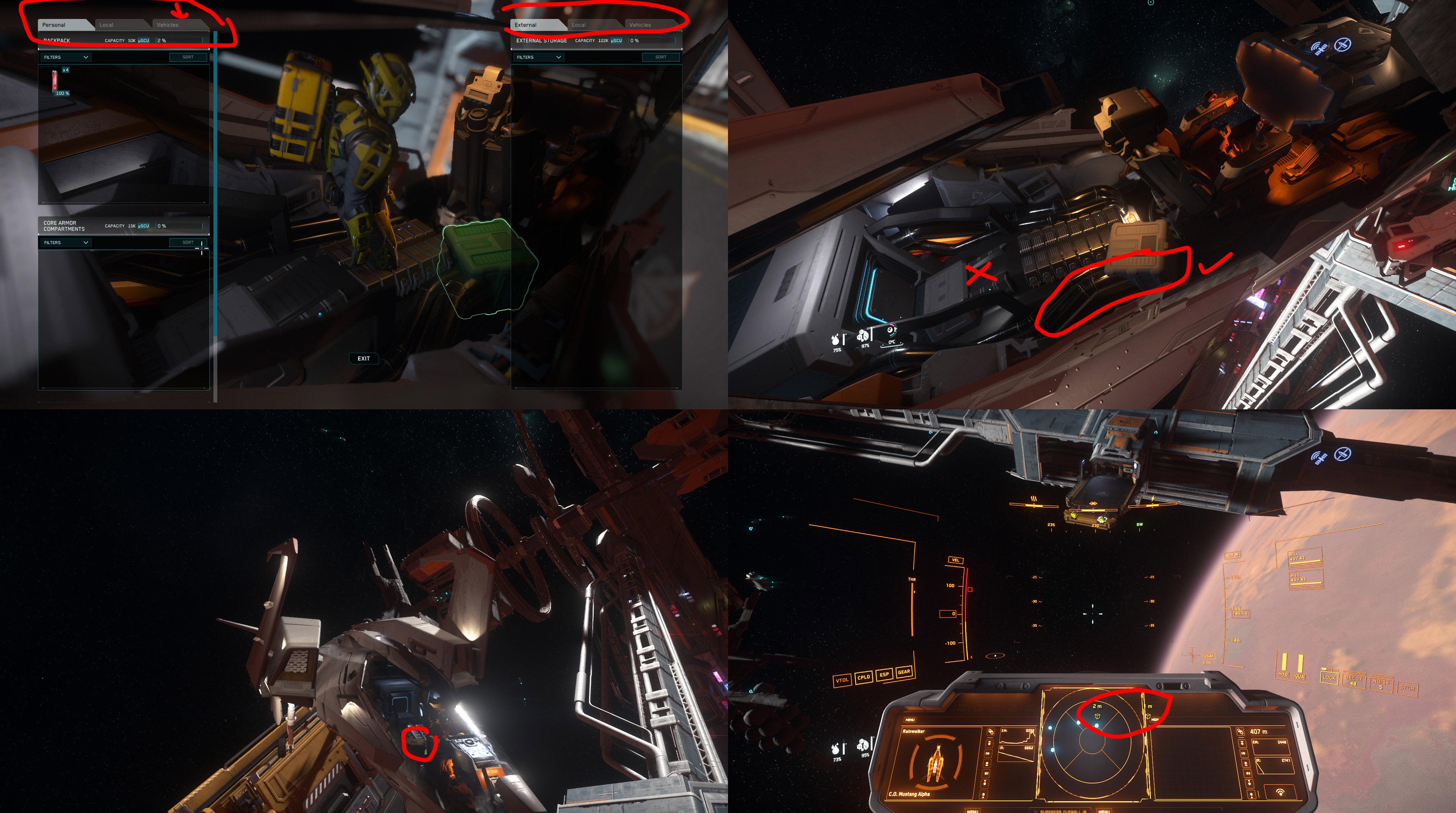Click the cargo box marker on the radar

(1097, 717)
